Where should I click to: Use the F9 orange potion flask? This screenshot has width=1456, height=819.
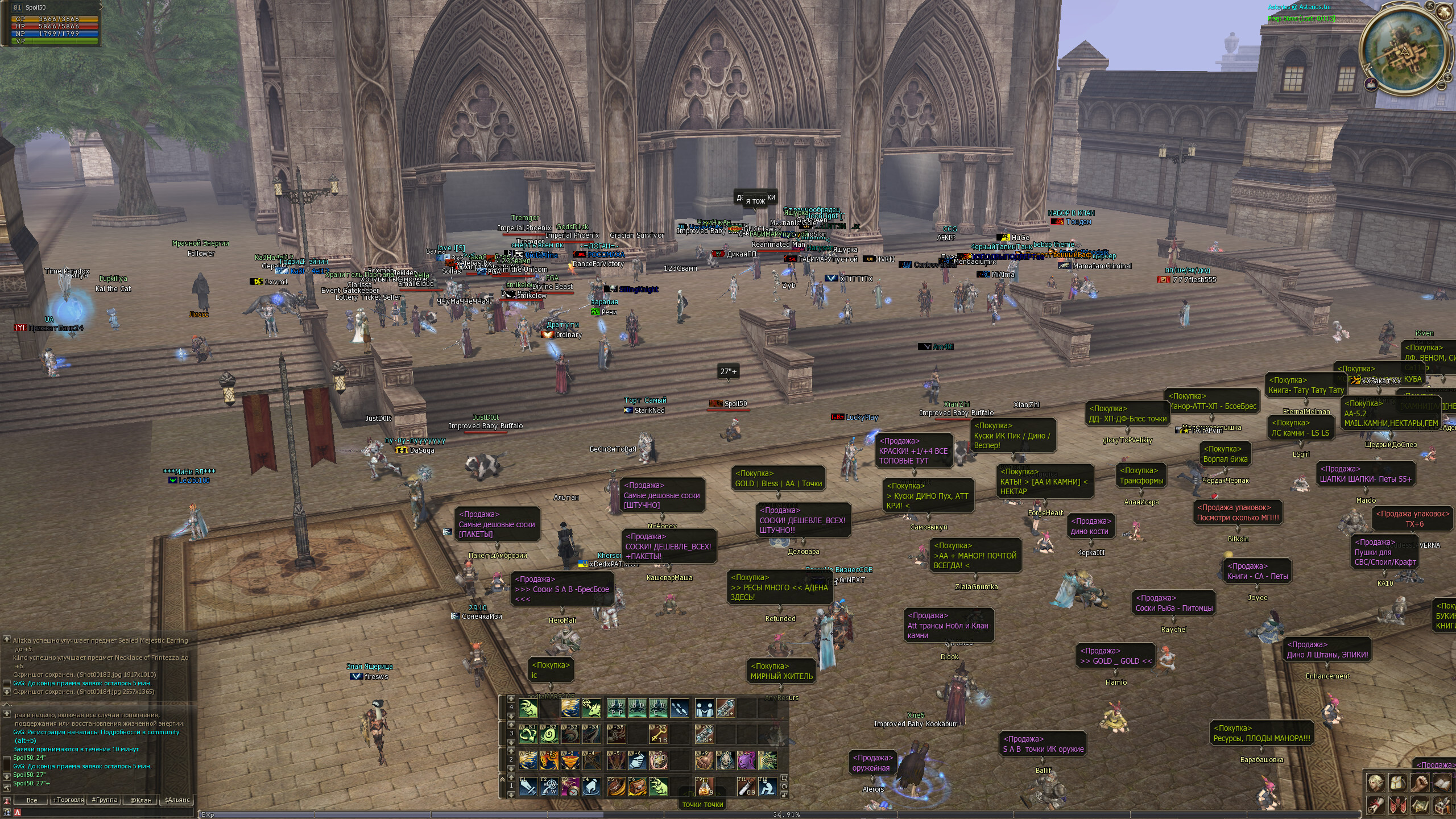coord(704,787)
